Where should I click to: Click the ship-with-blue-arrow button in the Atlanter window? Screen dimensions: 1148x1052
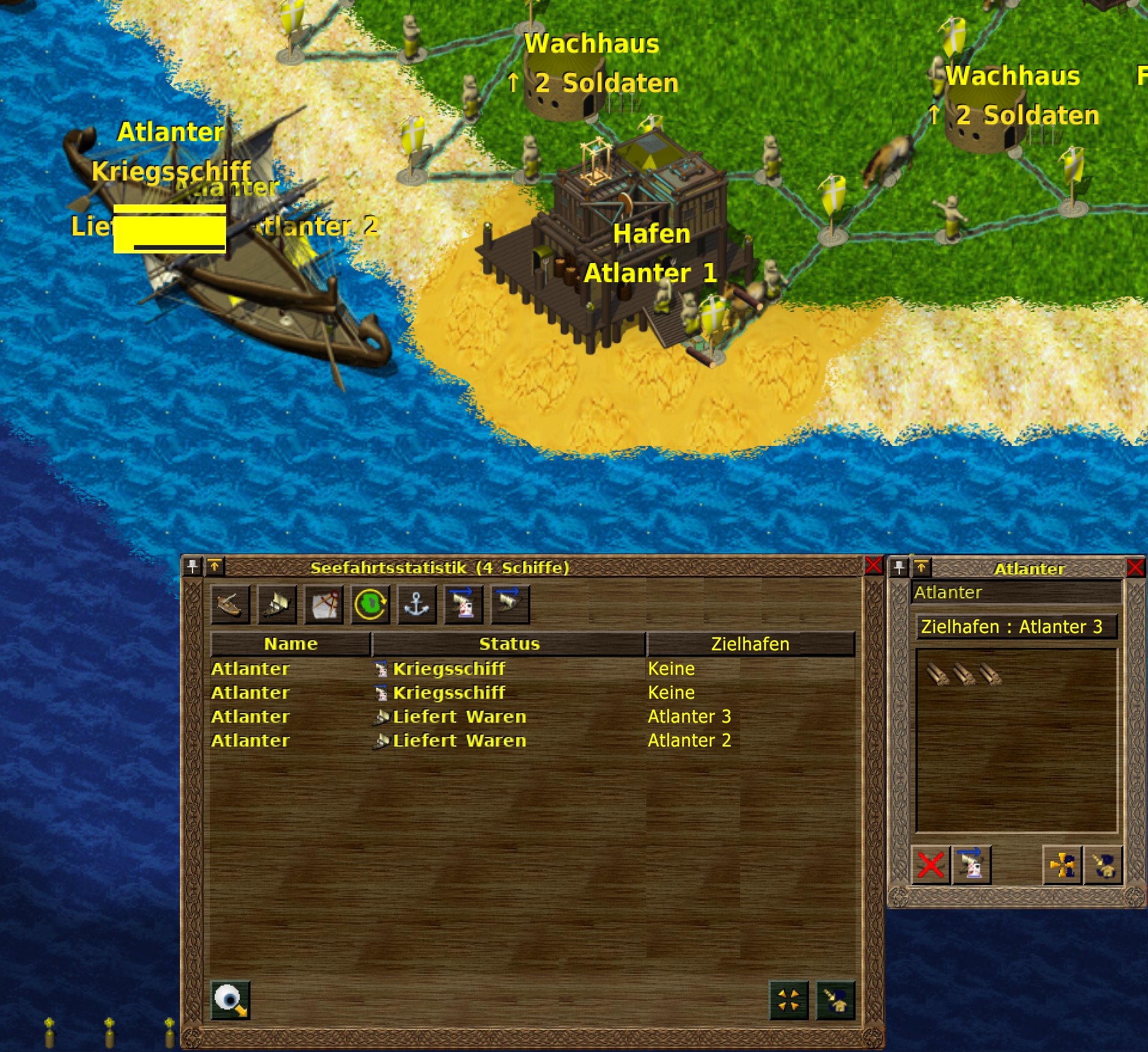[971, 864]
